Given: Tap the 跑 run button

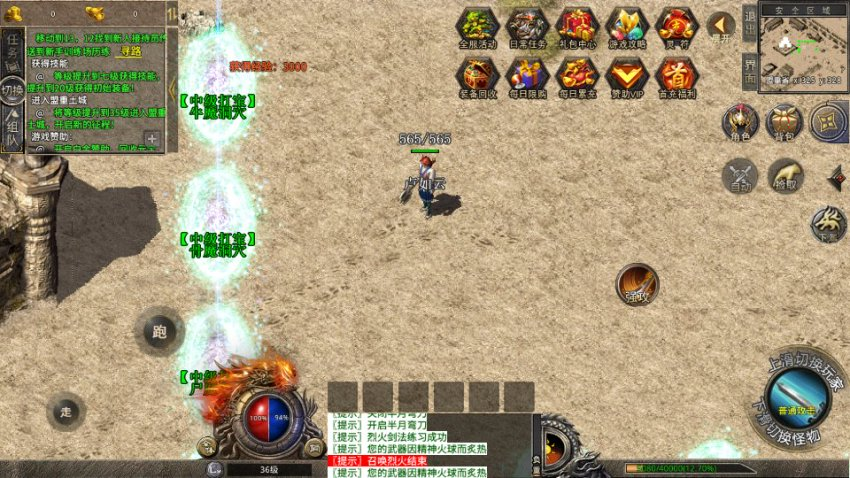Looking at the screenshot, I should [x=159, y=331].
